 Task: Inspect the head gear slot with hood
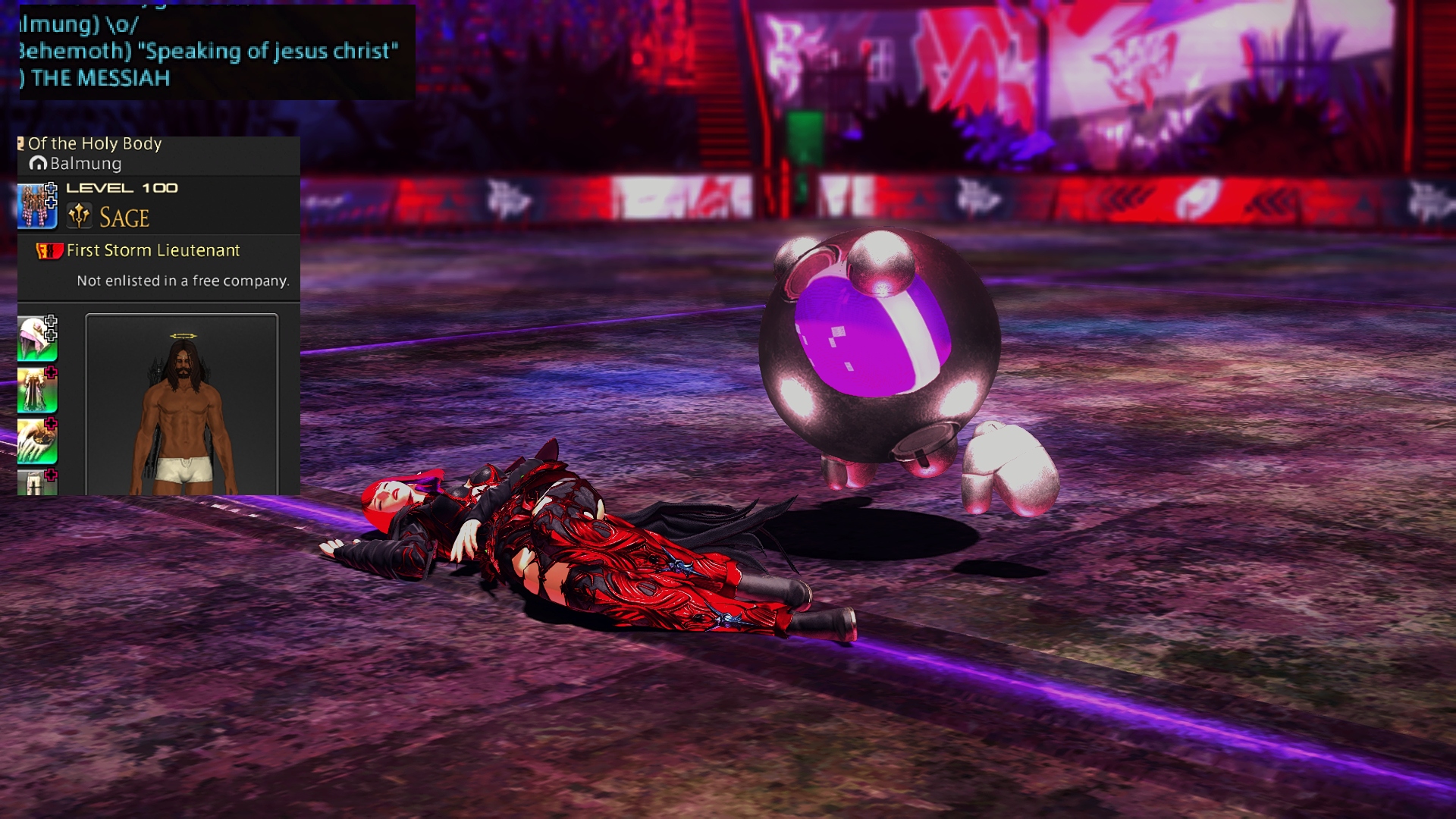coord(37,338)
